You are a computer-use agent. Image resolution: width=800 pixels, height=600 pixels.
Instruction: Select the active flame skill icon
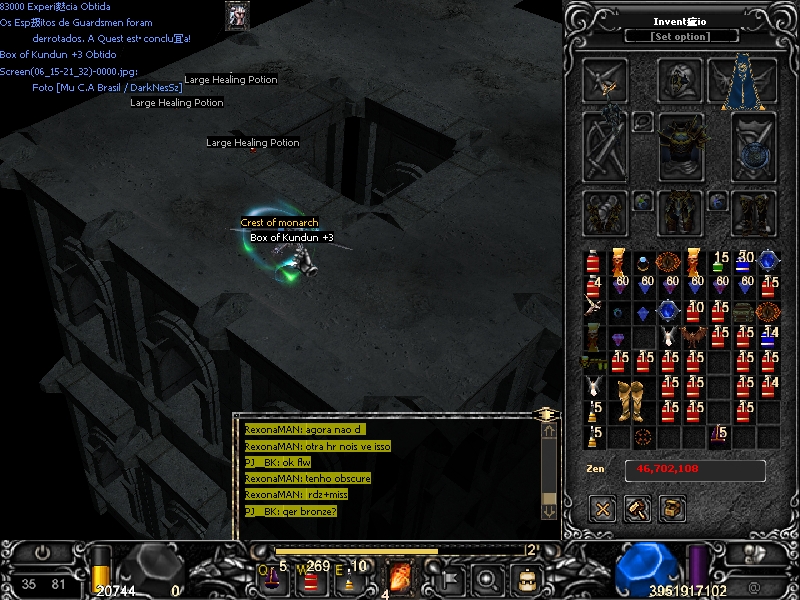(x=400, y=577)
